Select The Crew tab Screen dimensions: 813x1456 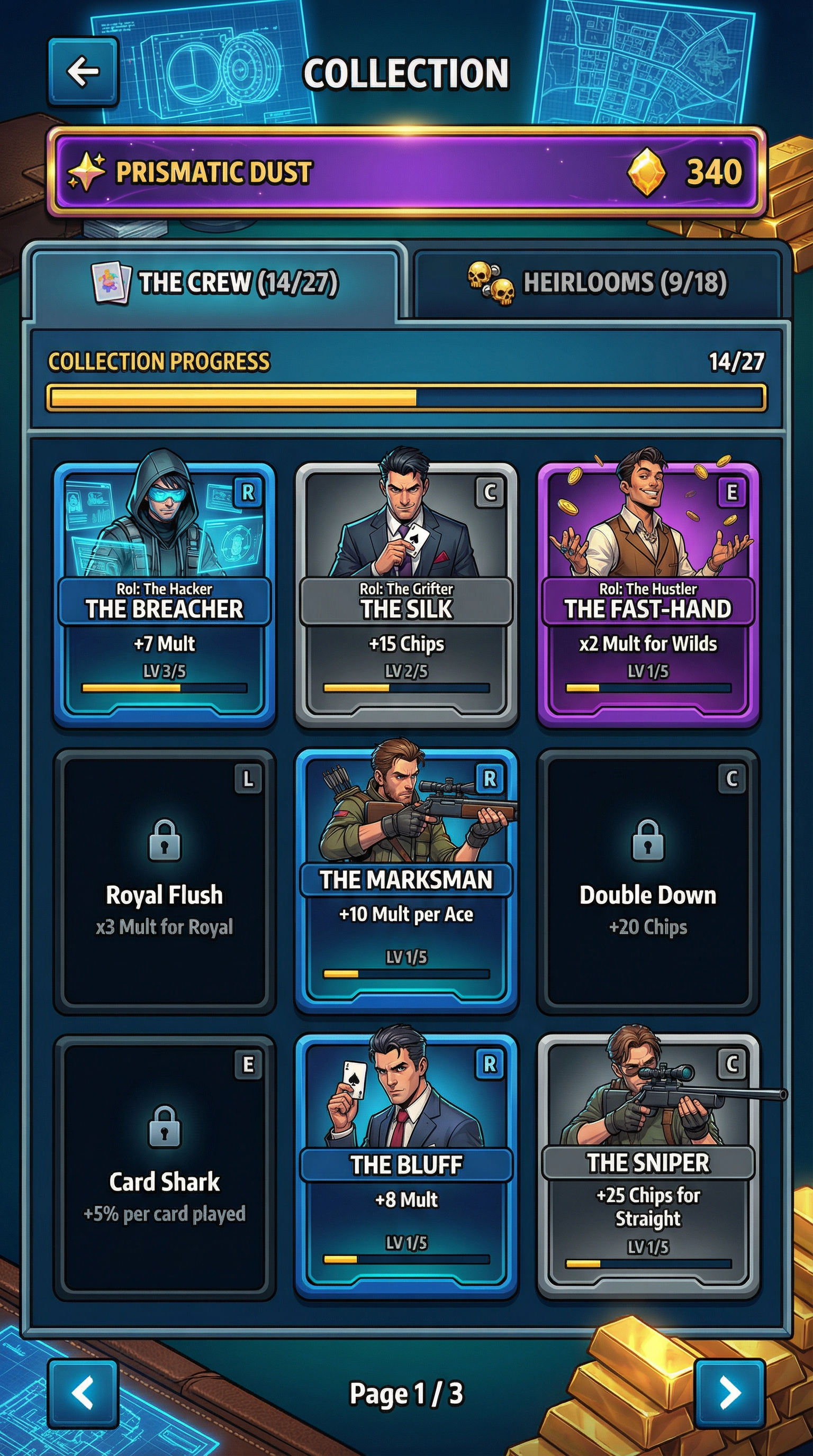coord(215,282)
